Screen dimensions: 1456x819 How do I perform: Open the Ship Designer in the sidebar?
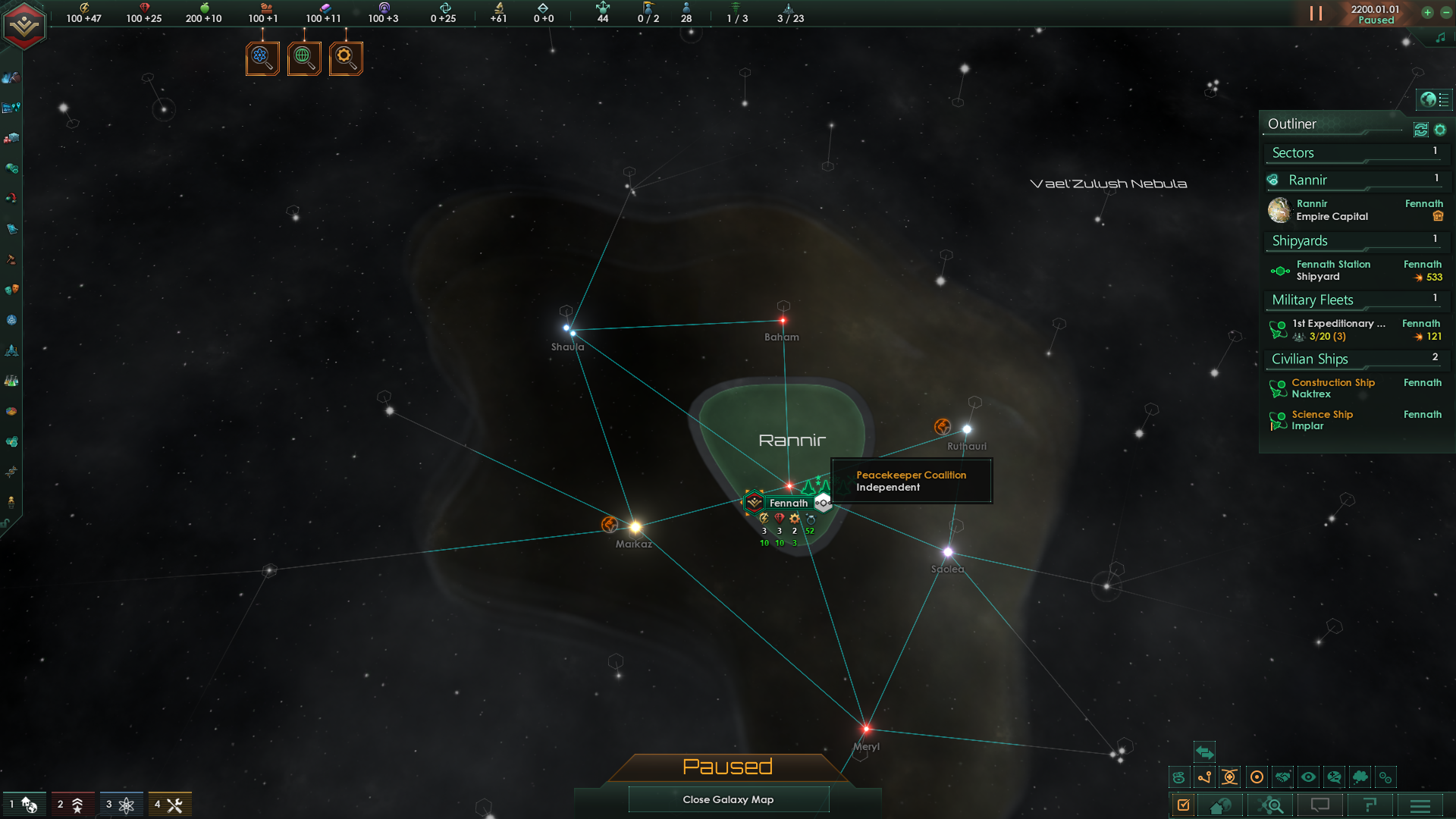click(11, 351)
